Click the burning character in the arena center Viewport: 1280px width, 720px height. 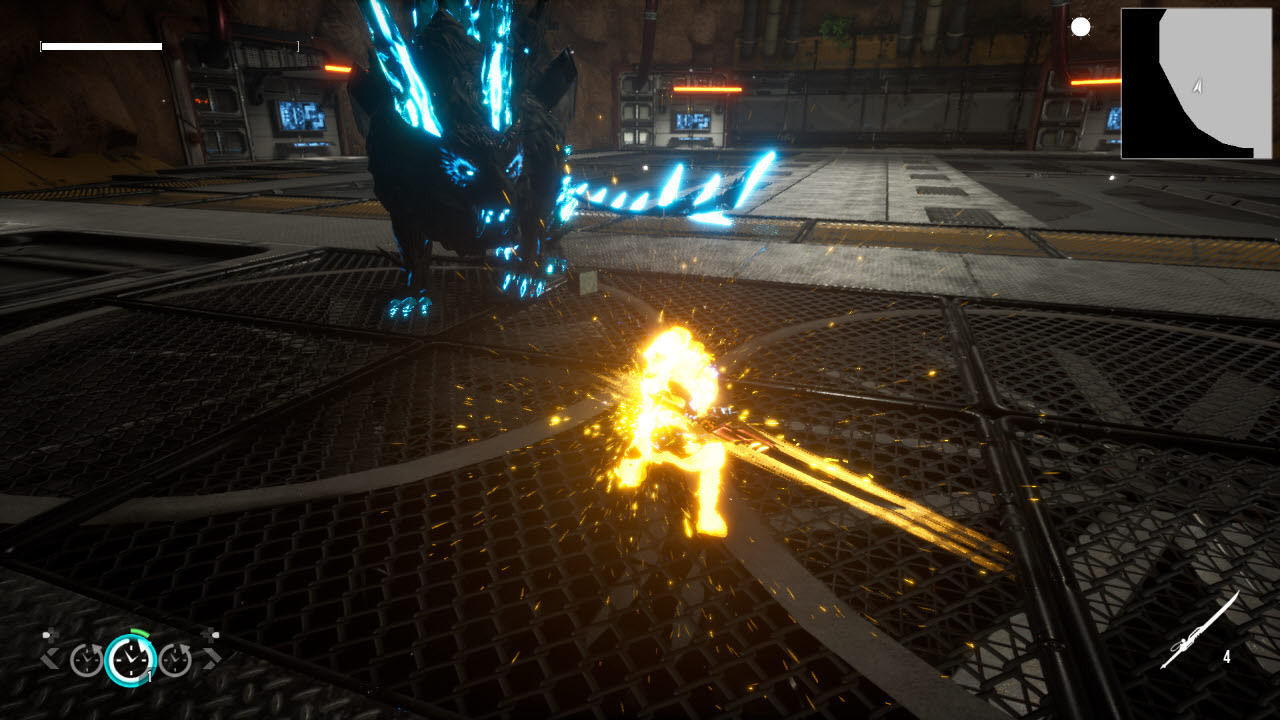(x=680, y=430)
